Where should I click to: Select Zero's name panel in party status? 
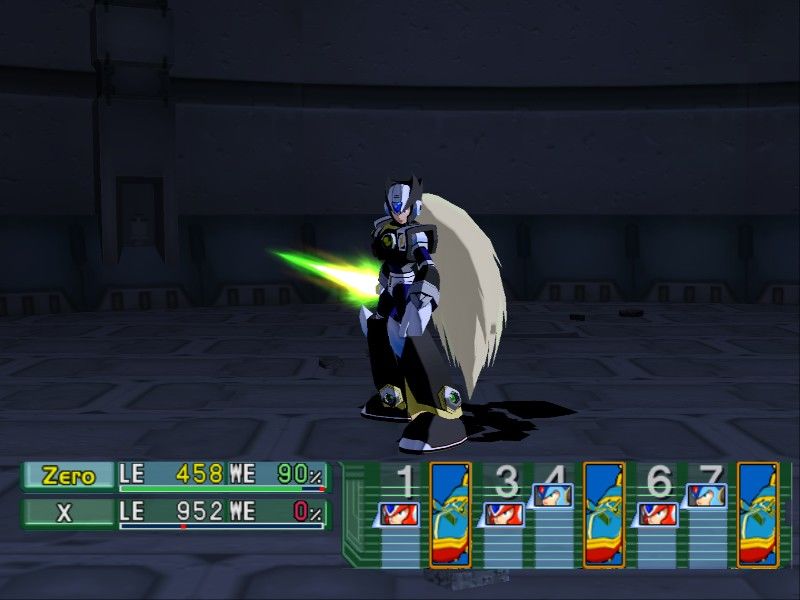click(x=68, y=476)
